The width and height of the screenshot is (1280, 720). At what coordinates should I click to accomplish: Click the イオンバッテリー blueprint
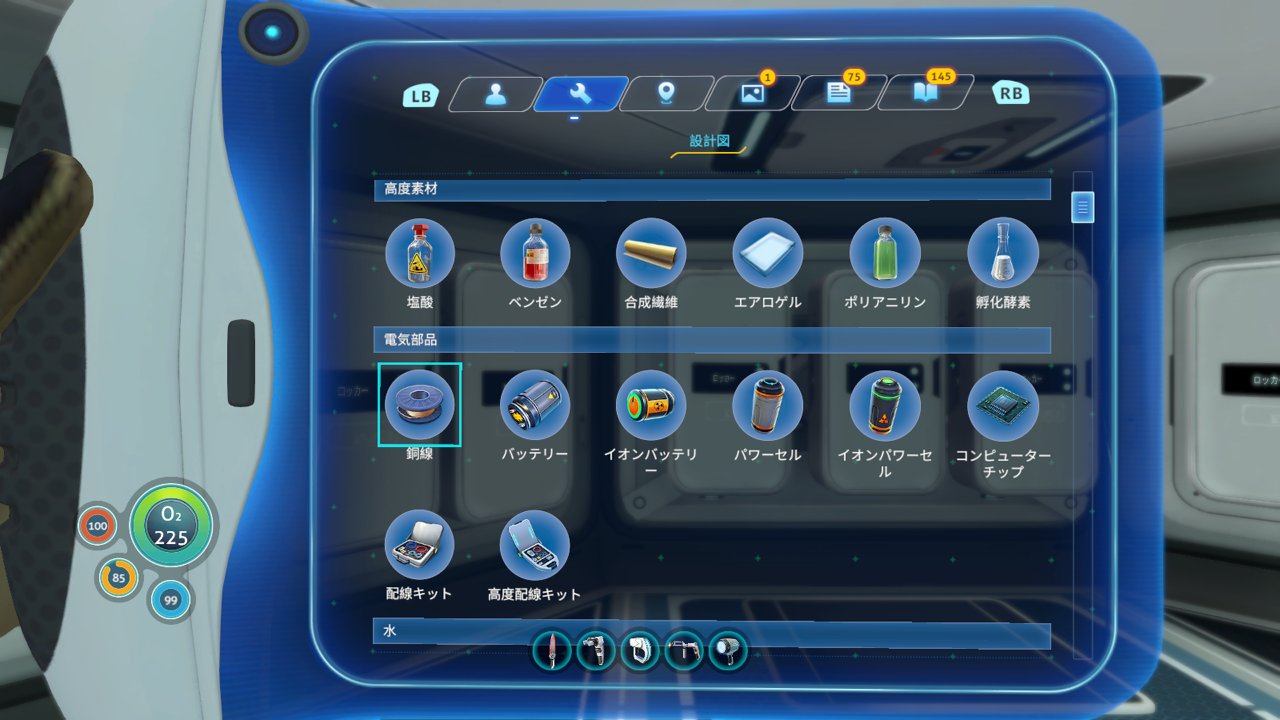point(651,405)
